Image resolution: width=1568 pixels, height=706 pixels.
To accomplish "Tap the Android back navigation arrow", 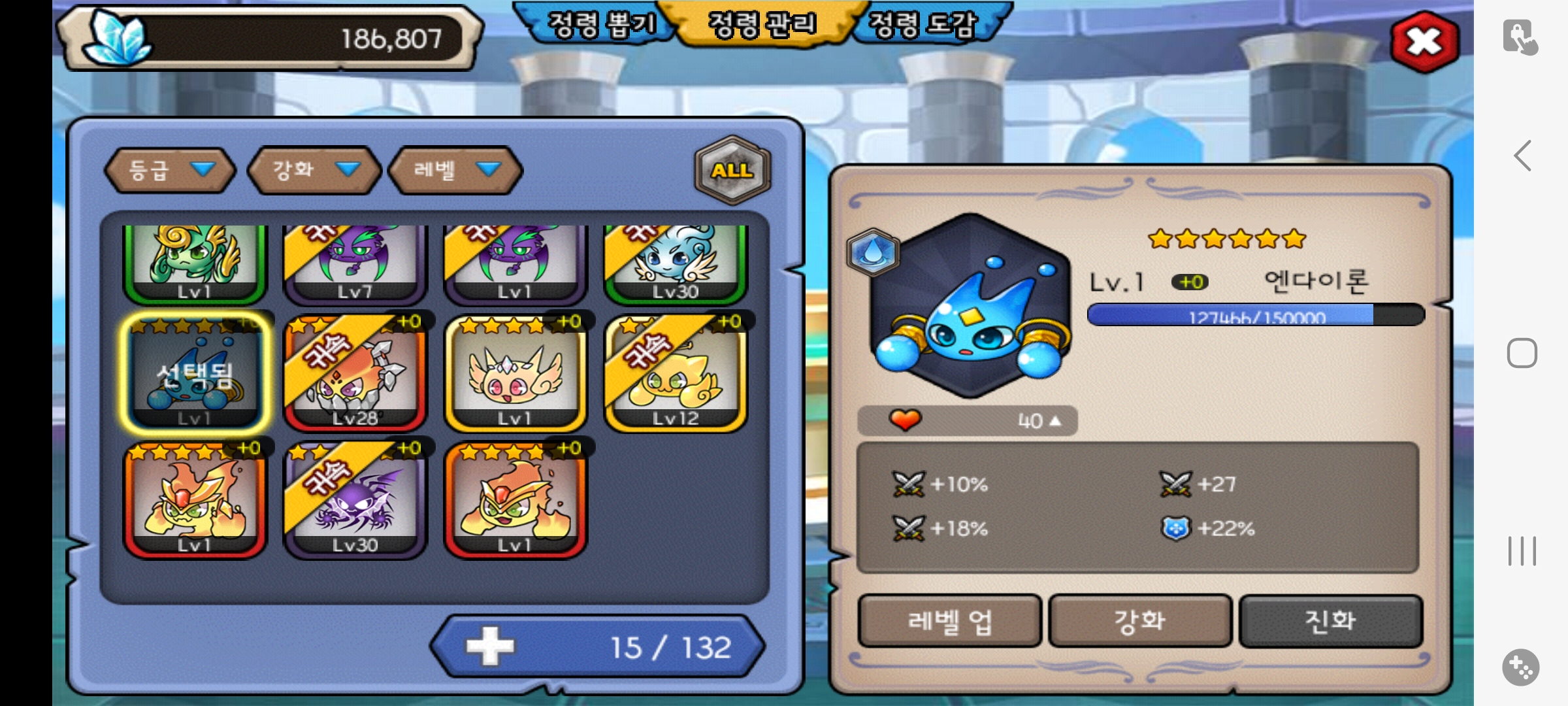I will [1522, 156].
